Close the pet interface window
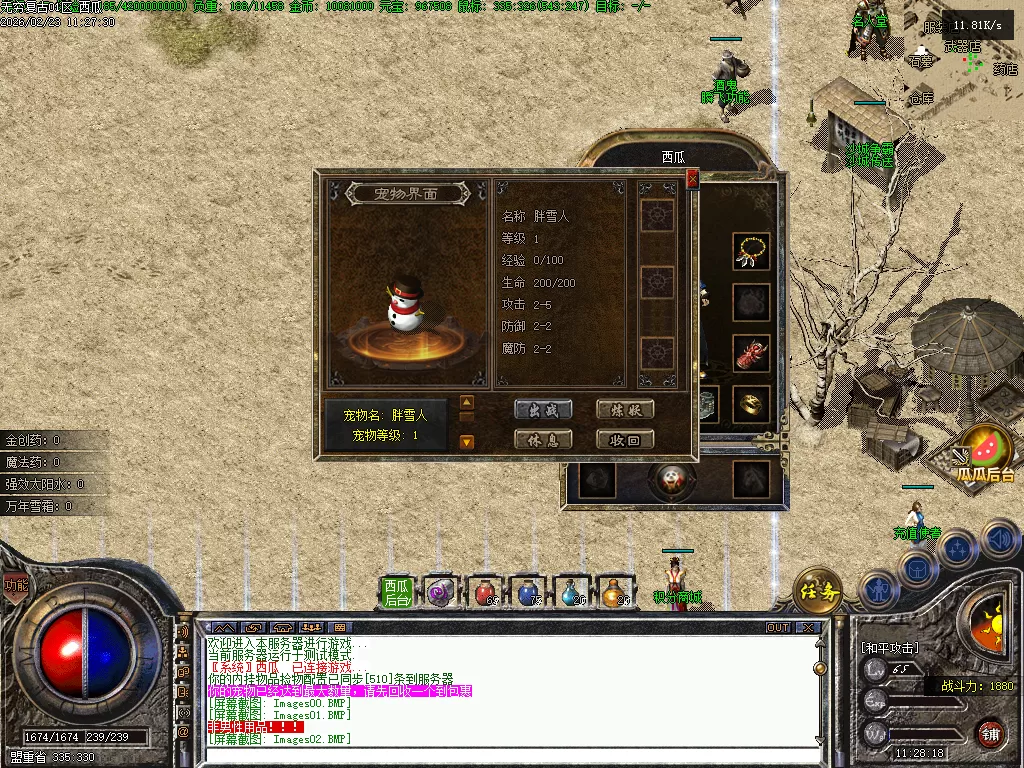 pyautogui.click(x=692, y=180)
